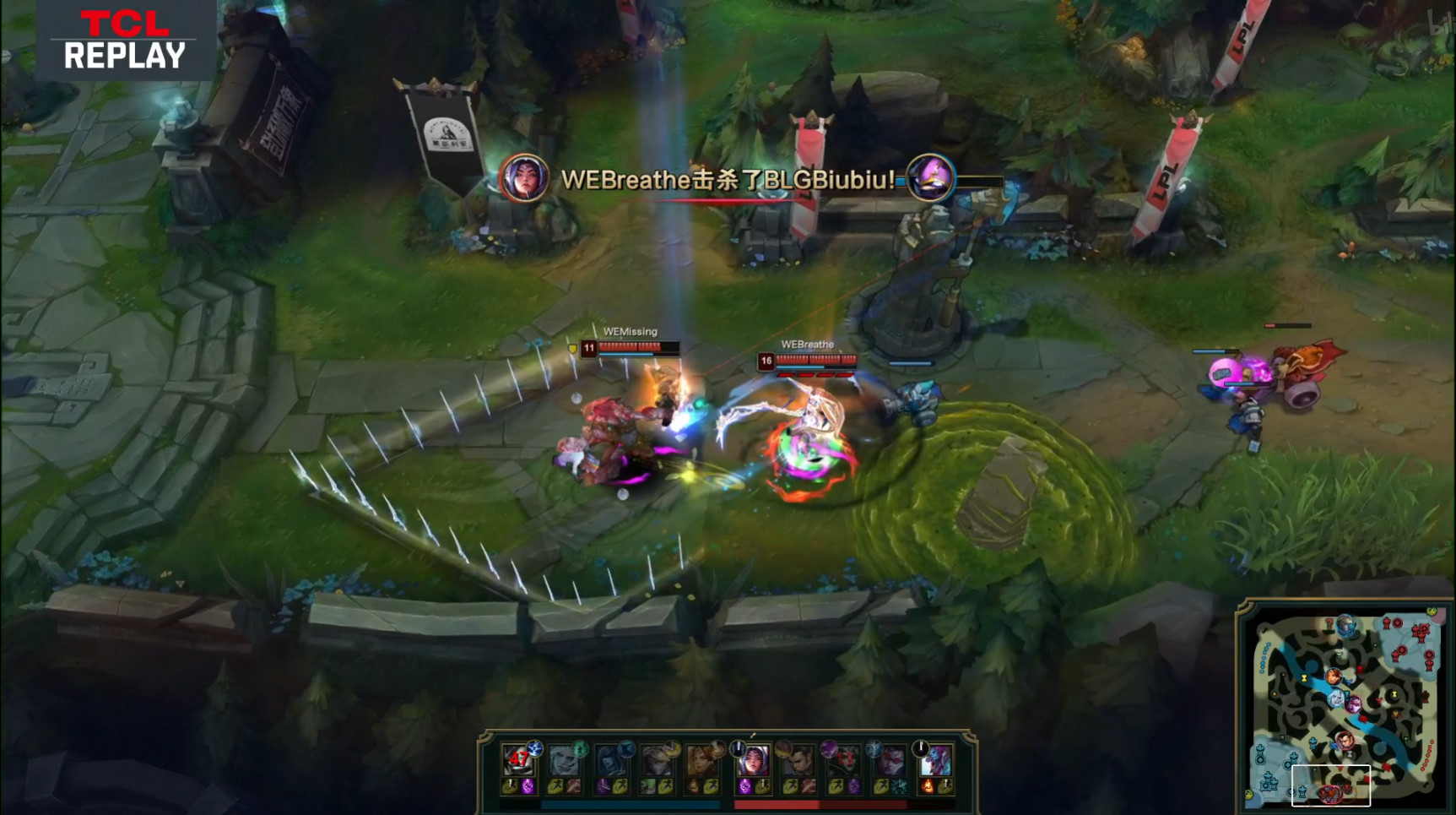Viewport: 1456px width, 815px height.
Task: Click the white-haired champion icon on the minimap
Action: coord(1336,698)
